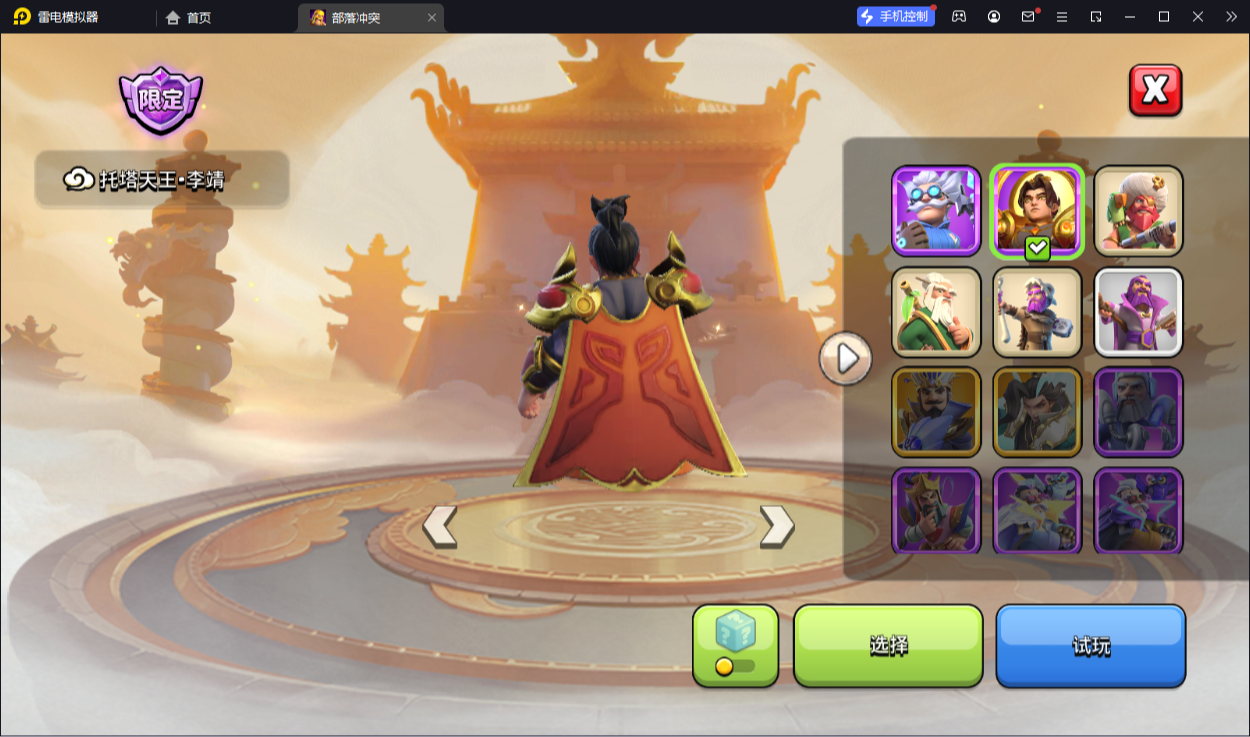The width and height of the screenshot is (1250, 737).
Task: Select the goggles scientist skin thumbnail
Action: [936, 210]
